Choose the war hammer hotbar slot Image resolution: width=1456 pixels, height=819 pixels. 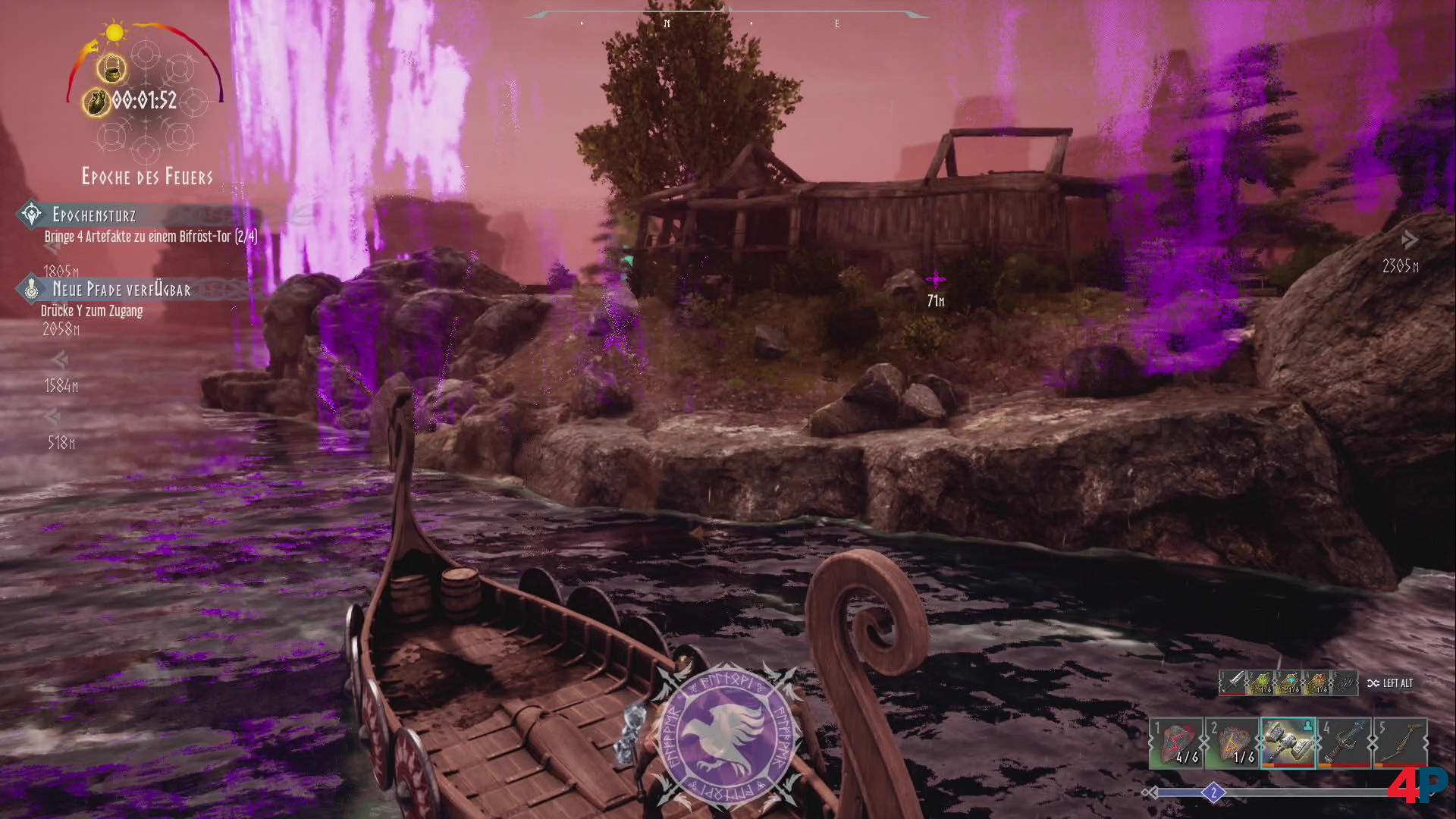click(x=1288, y=743)
